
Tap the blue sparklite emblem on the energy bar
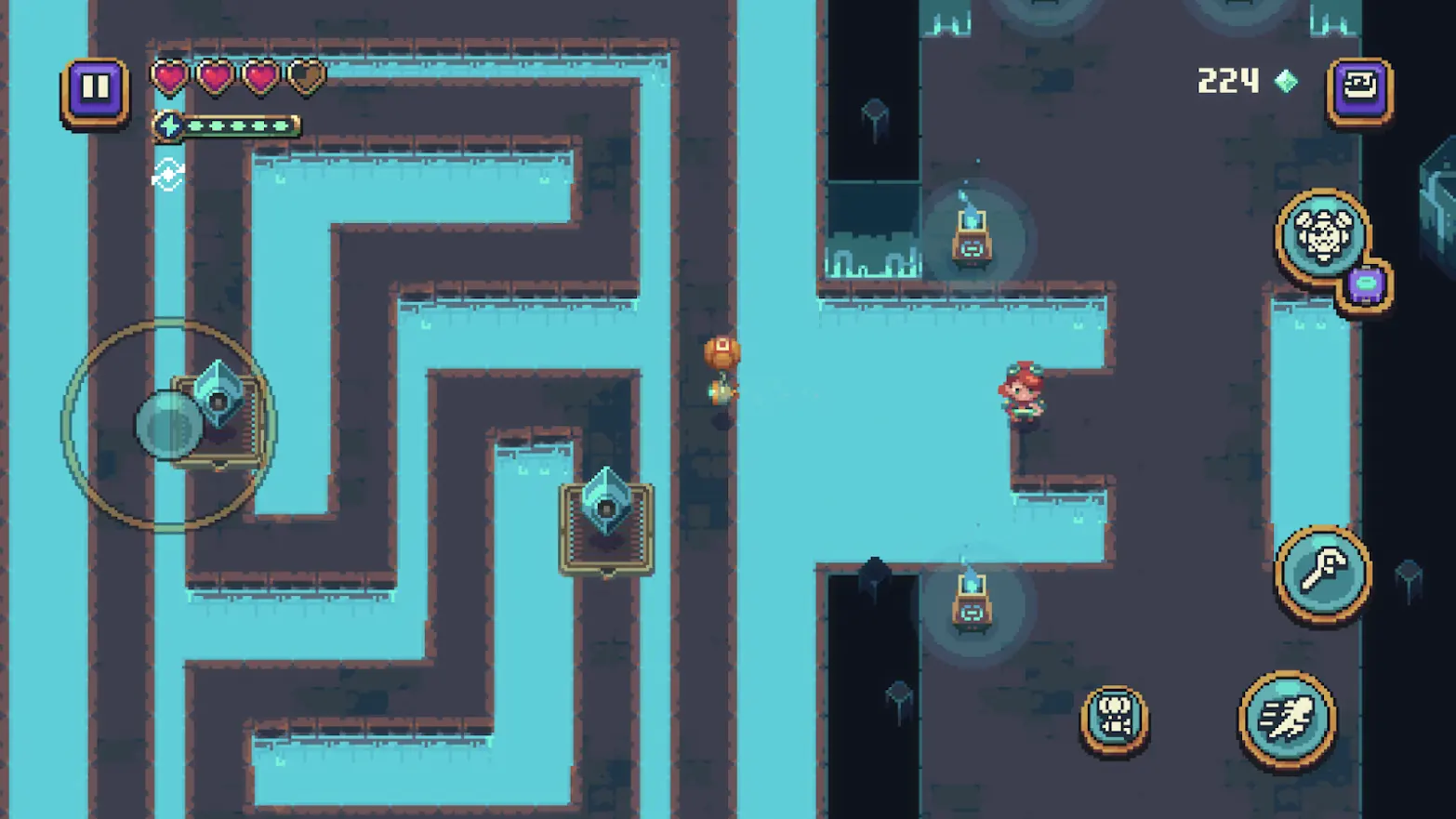(x=167, y=125)
